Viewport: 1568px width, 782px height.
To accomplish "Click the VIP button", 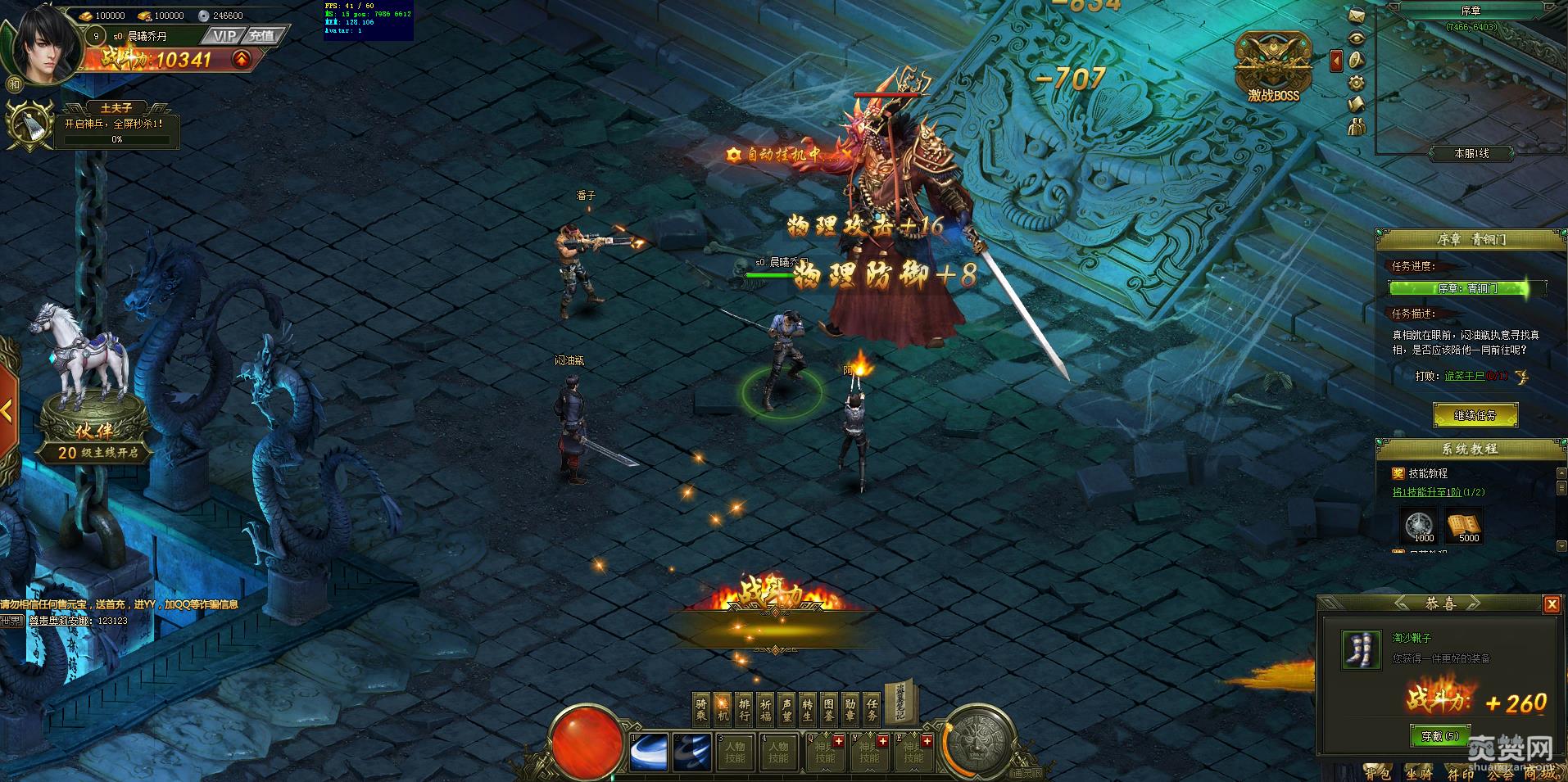I will tap(224, 36).
